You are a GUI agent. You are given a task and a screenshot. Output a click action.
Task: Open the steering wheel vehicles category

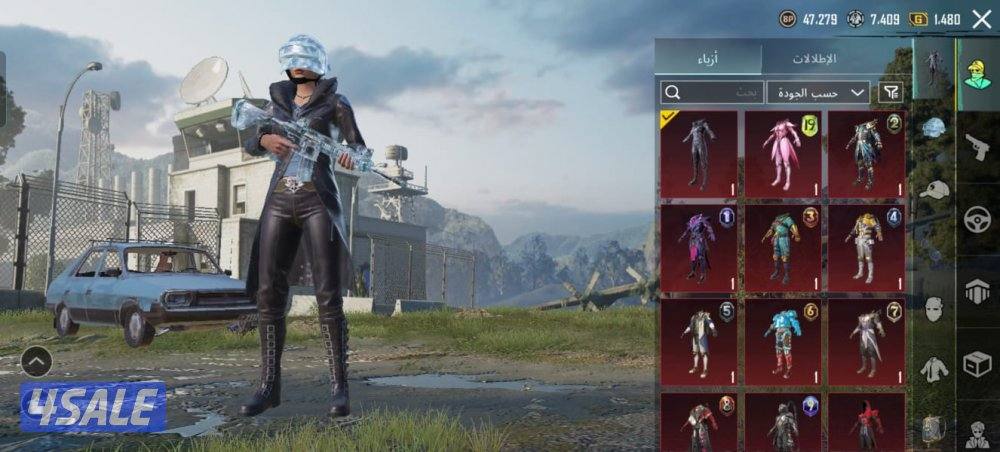(977, 220)
